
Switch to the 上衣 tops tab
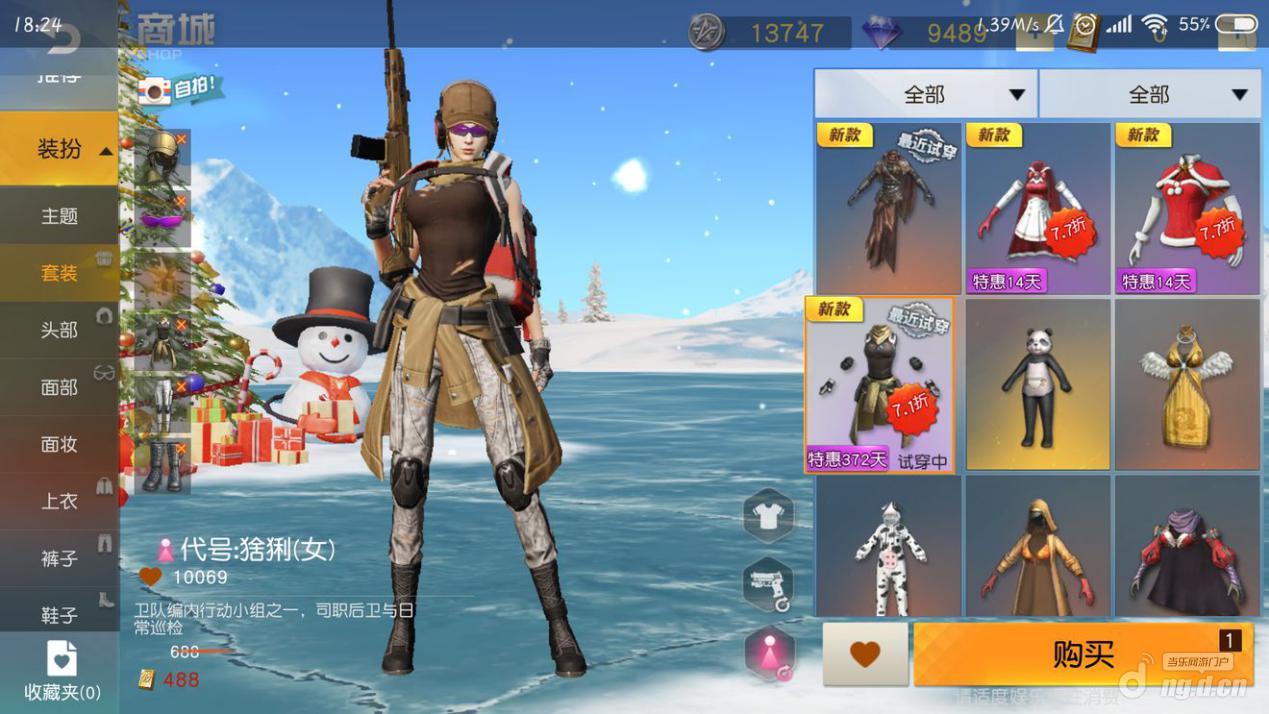tap(59, 501)
